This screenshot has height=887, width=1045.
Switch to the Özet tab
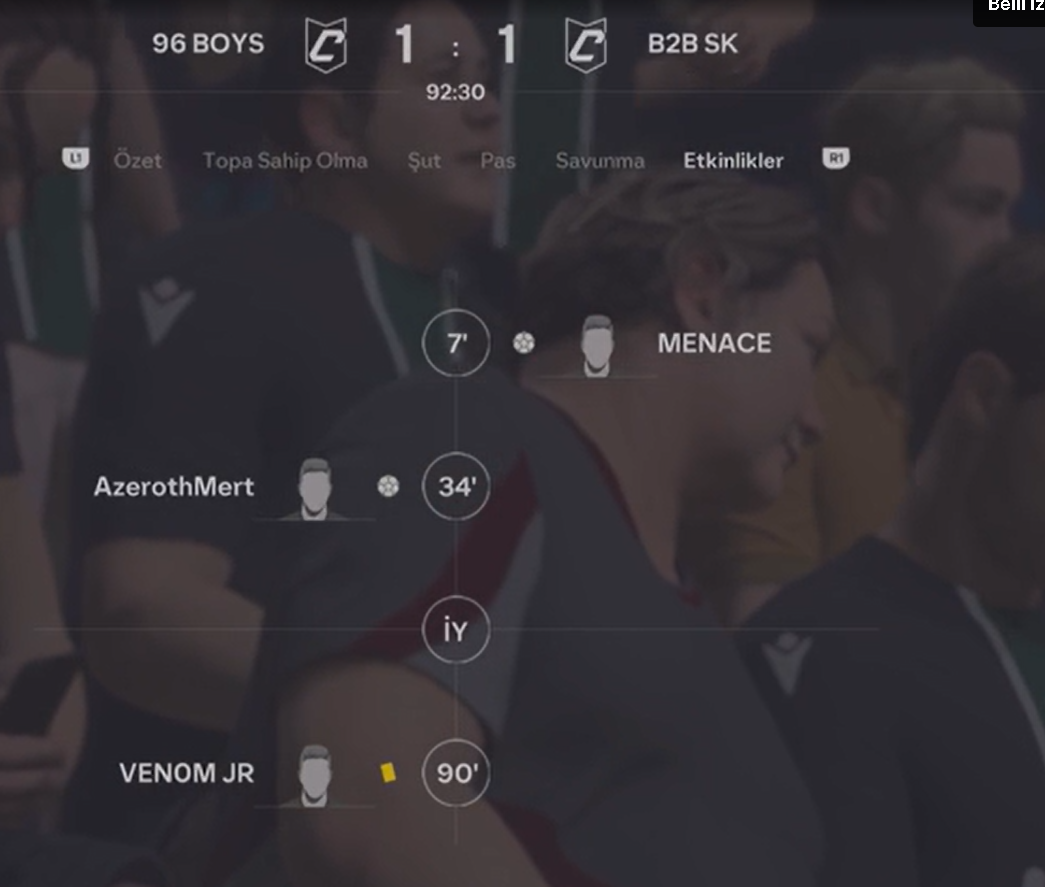tap(137, 161)
